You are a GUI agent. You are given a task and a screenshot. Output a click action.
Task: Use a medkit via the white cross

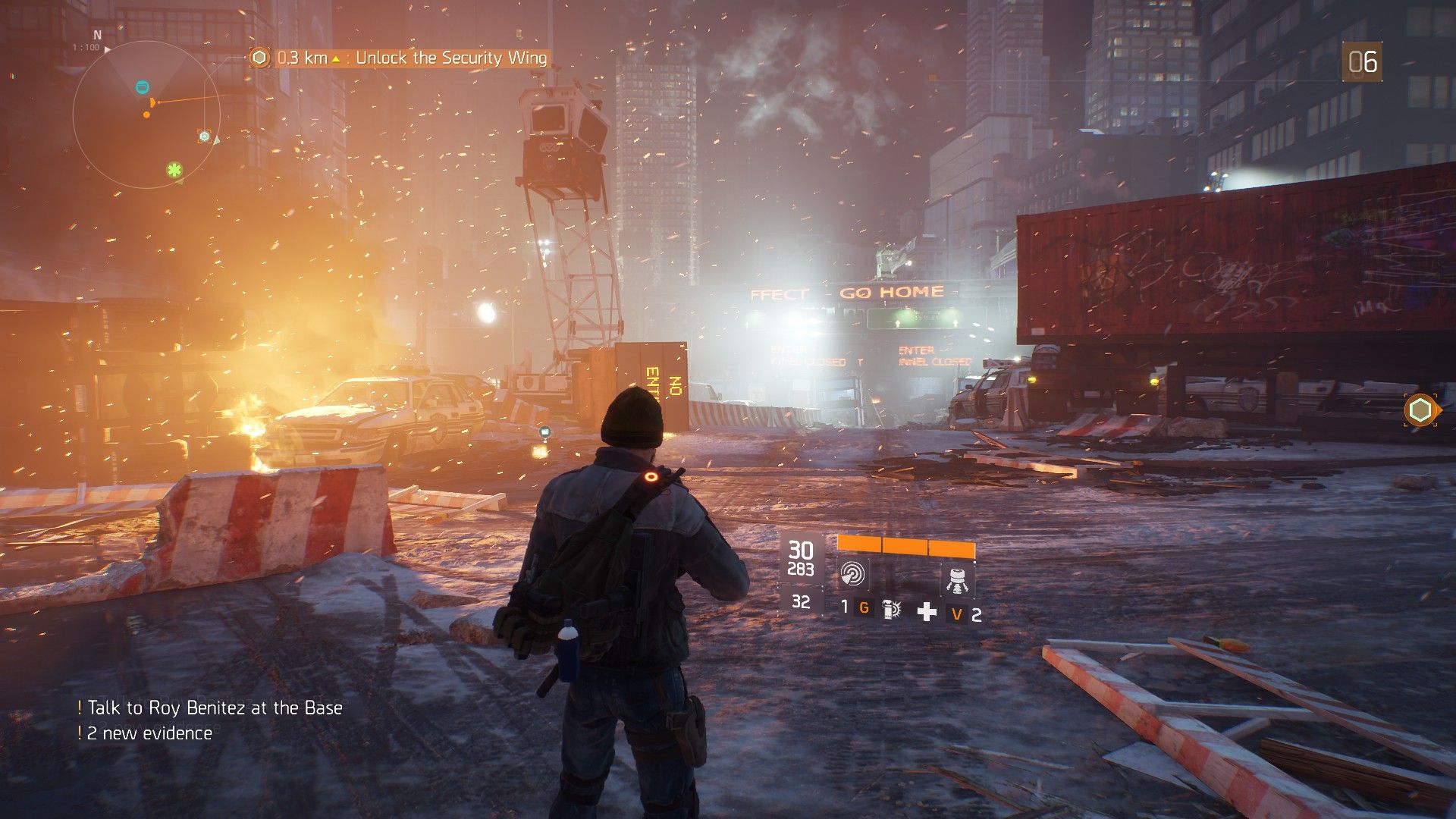pos(927,611)
